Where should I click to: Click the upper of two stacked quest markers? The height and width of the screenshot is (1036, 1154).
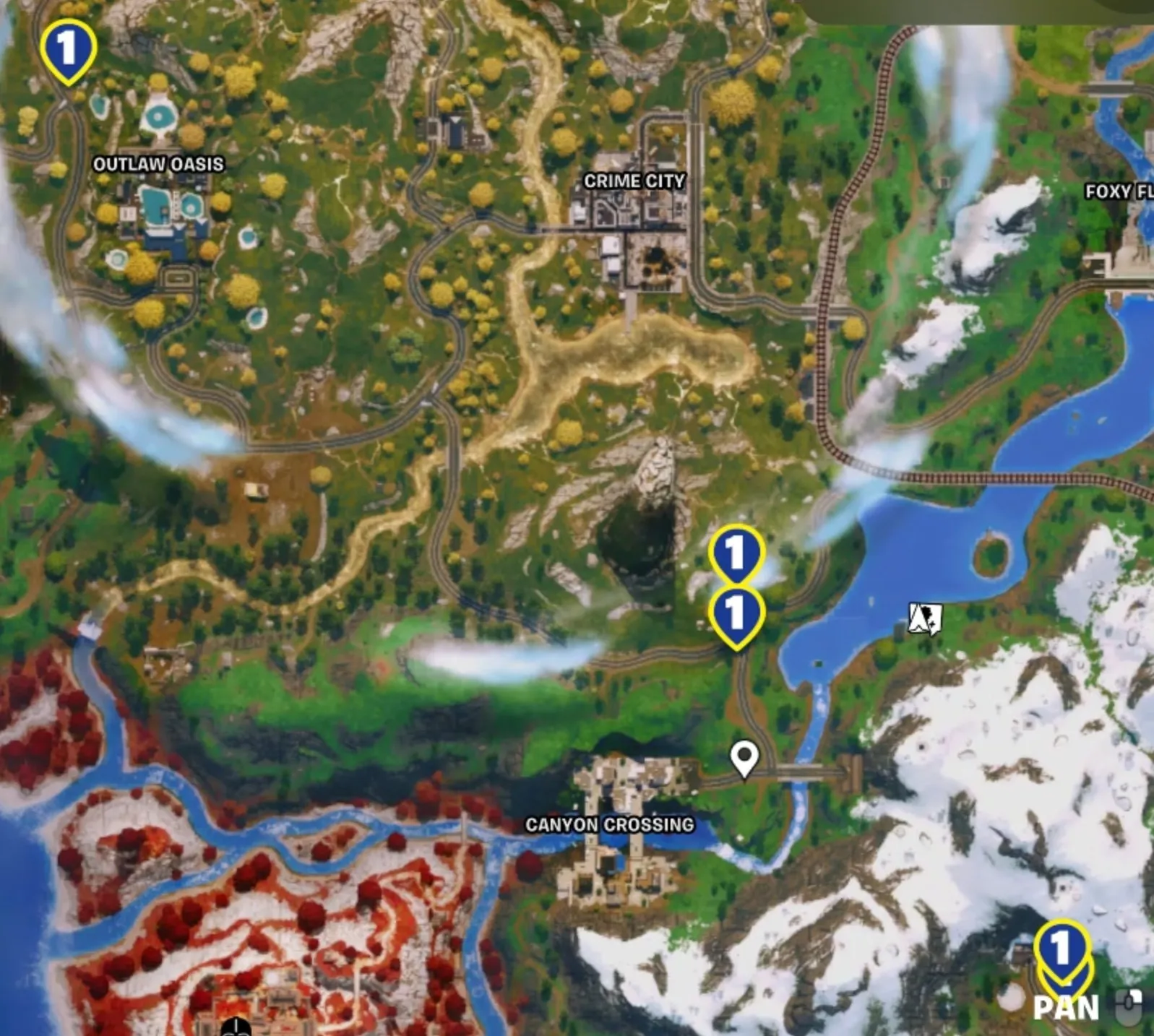pos(736,553)
